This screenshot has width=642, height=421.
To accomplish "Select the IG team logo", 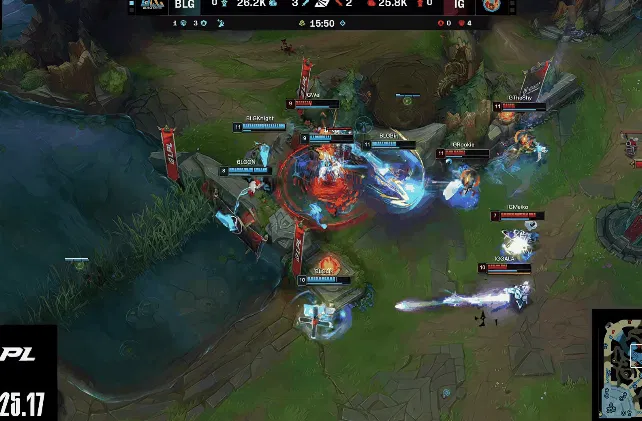I will (491, 6).
